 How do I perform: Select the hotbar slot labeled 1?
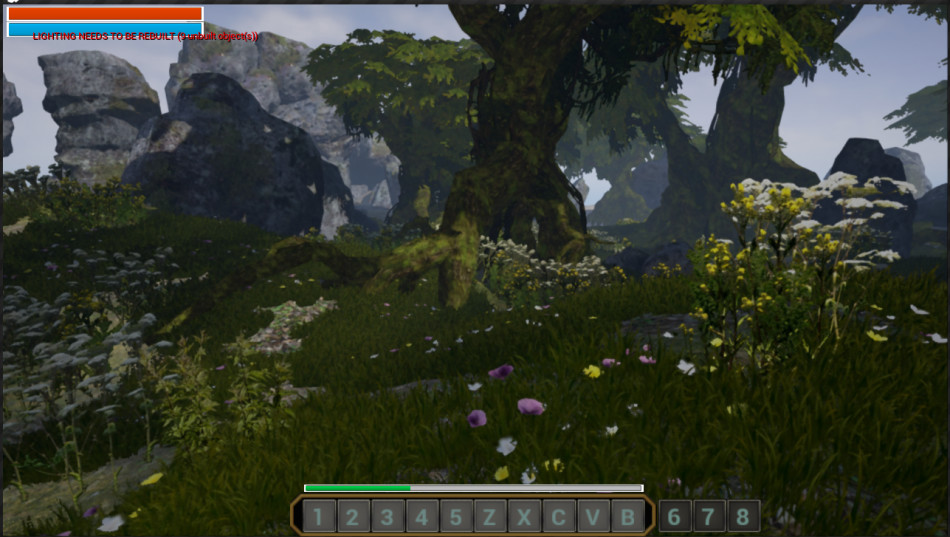tap(318, 517)
